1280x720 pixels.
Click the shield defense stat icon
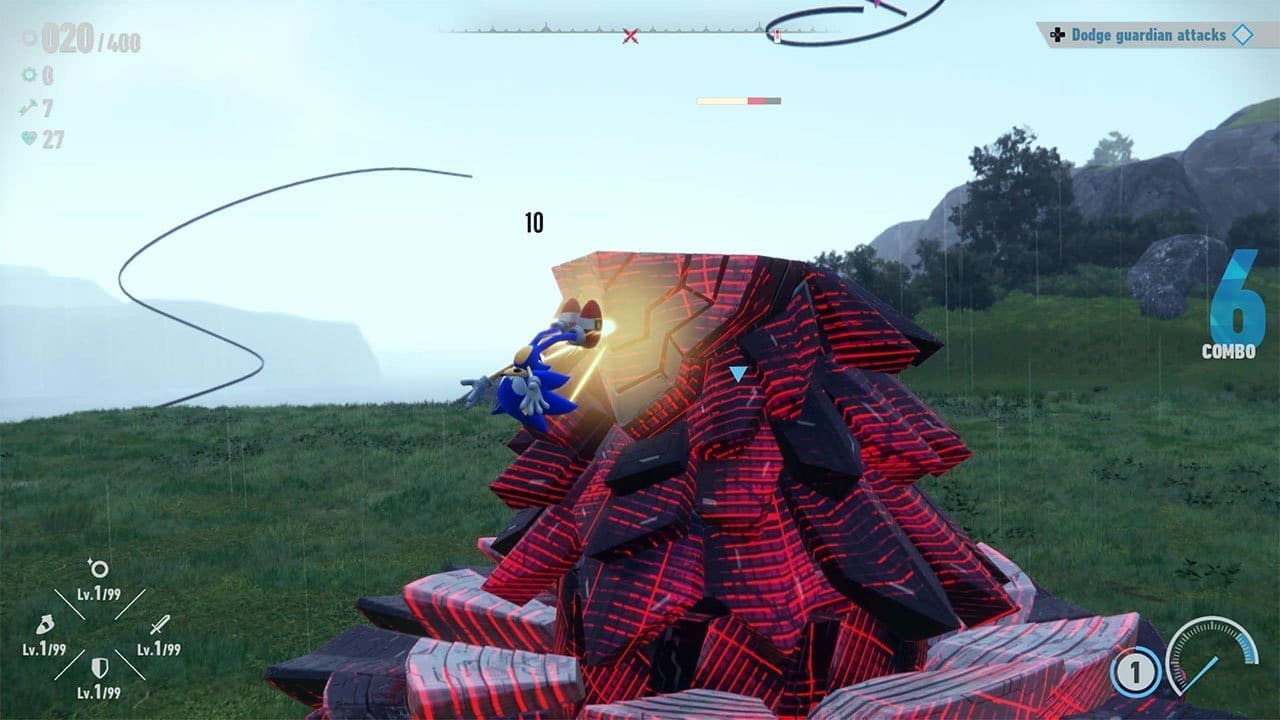(98, 667)
